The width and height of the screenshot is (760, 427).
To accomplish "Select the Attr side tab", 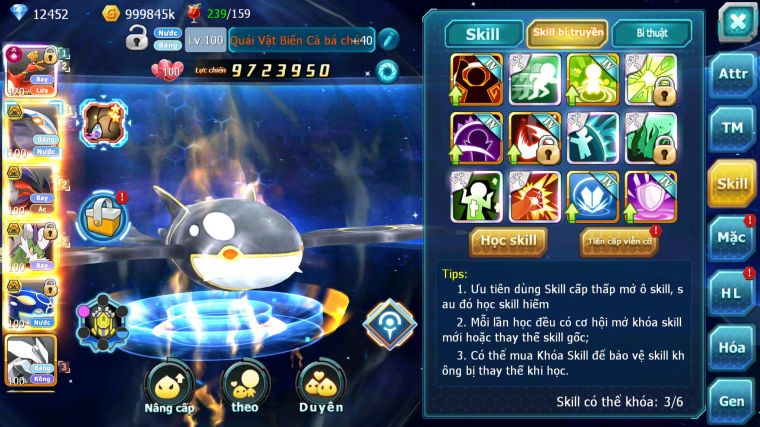I will (732, 74).
